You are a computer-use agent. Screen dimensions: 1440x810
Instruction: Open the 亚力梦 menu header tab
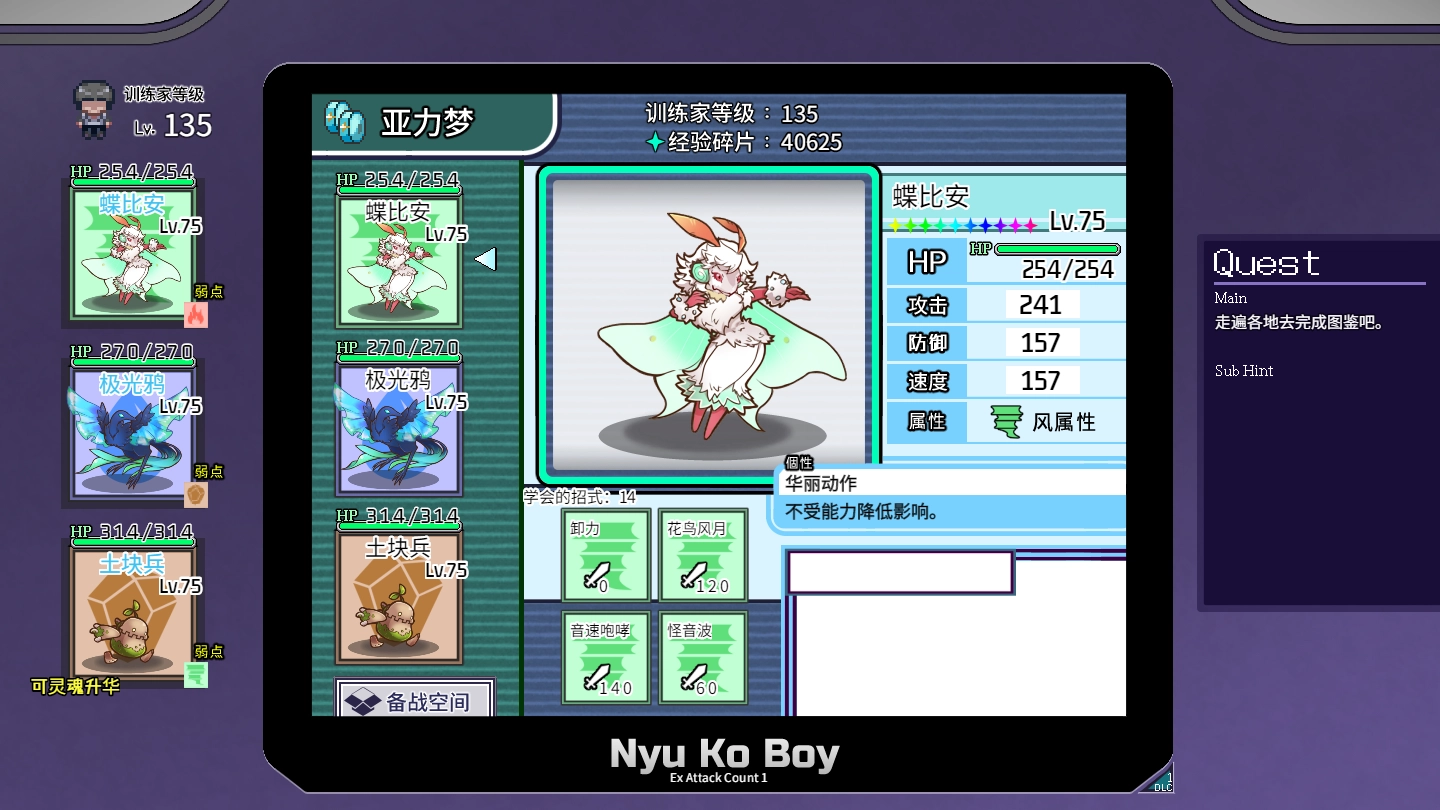[x=432, y=123]
